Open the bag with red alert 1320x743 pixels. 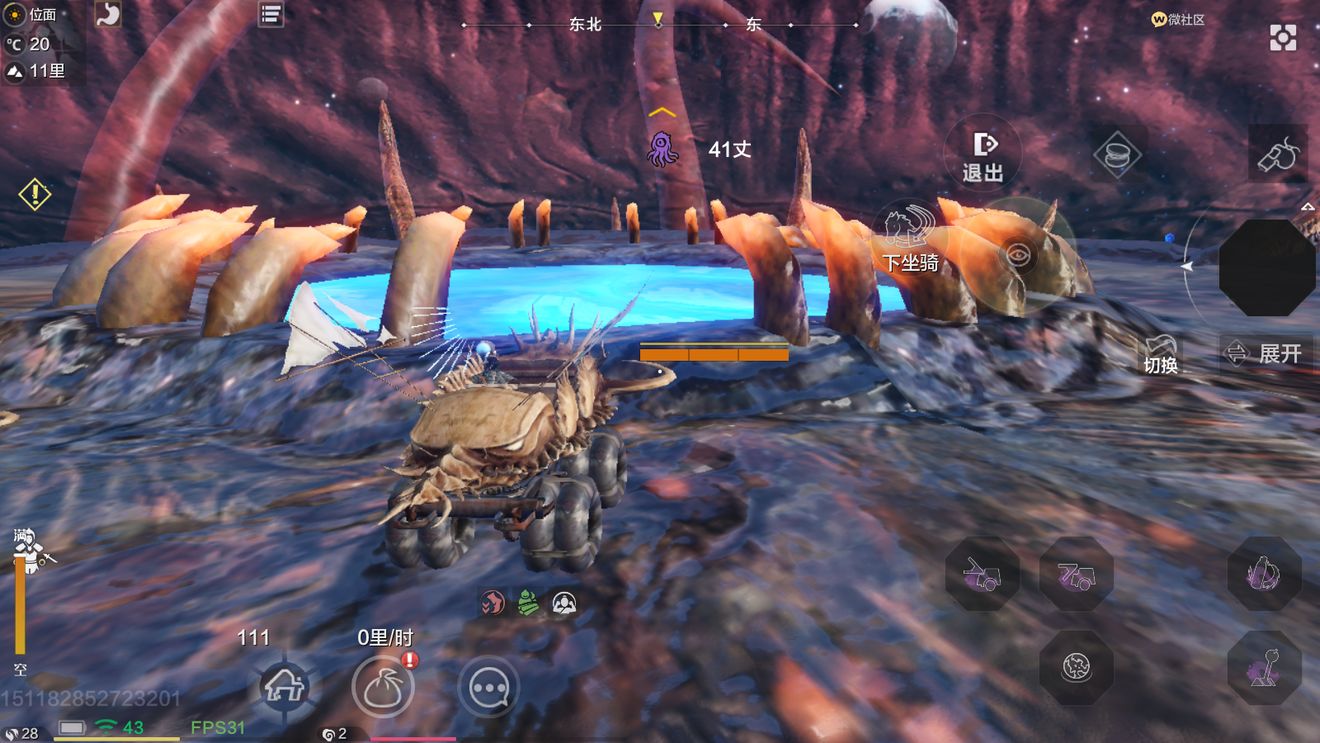pos(383,687)
